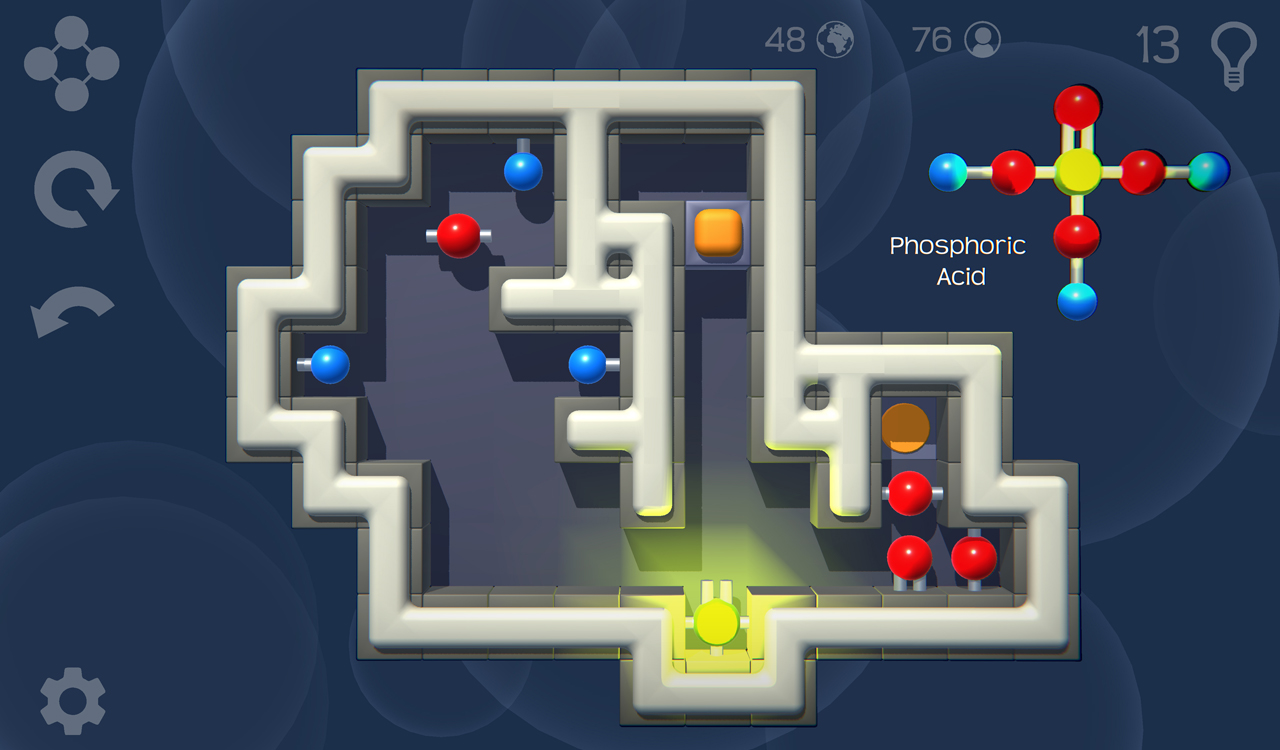Click the global score counter showing 48
This screenshot has height=750, width=1280.
pyautogui.click(x=786, y=40)
